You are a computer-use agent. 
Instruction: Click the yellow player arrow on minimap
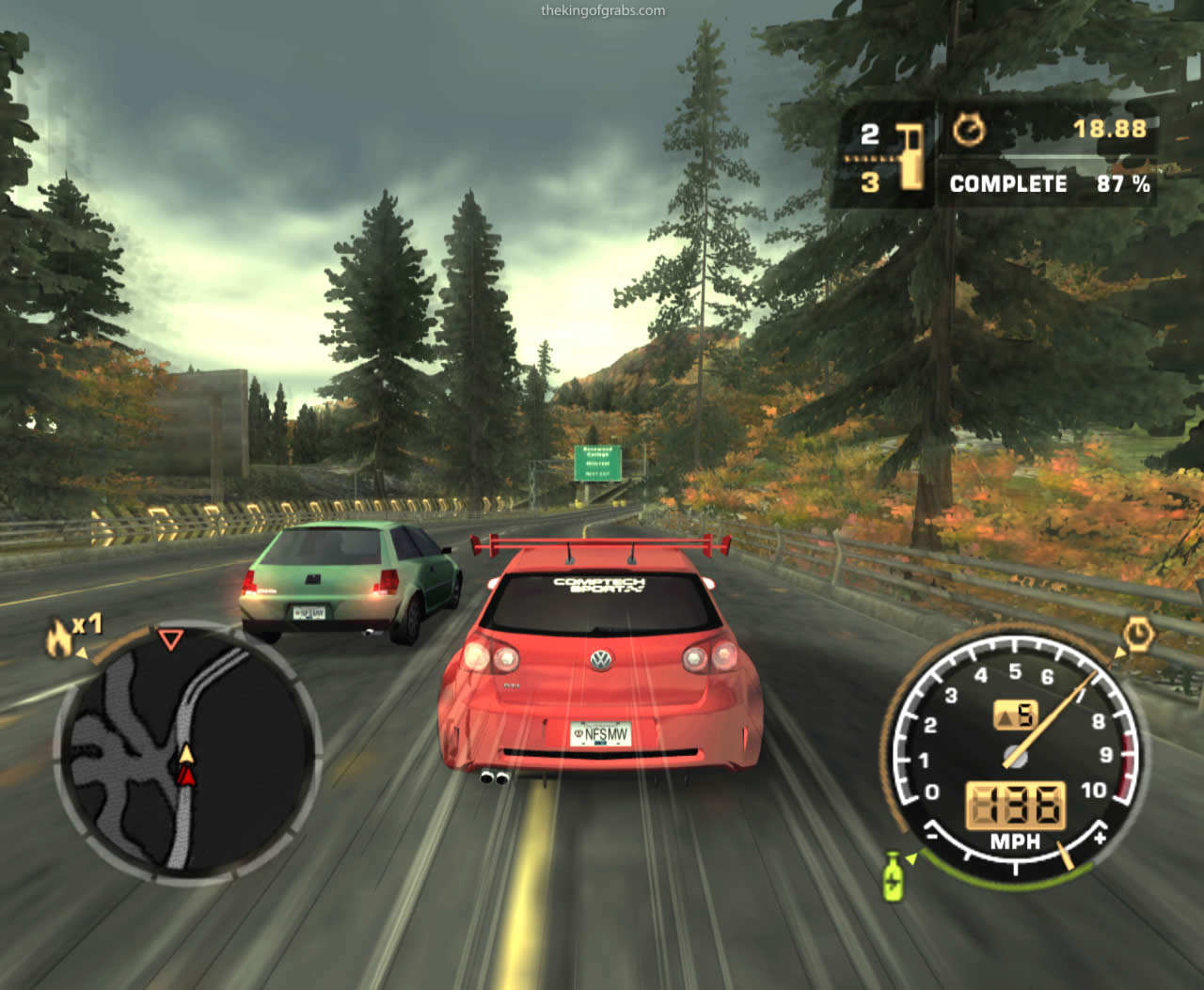point(186,754)
